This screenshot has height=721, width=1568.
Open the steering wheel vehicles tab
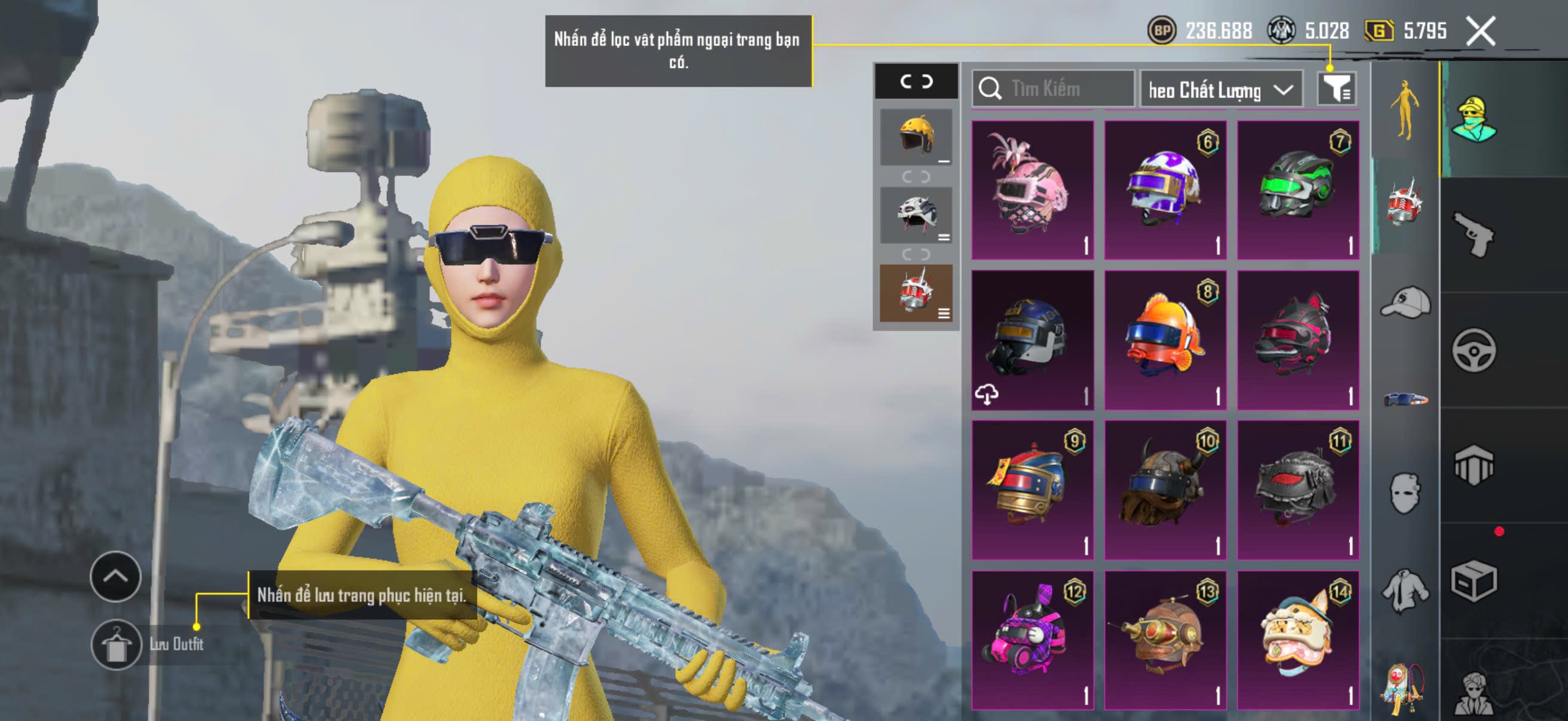[x=1474, y=350]
